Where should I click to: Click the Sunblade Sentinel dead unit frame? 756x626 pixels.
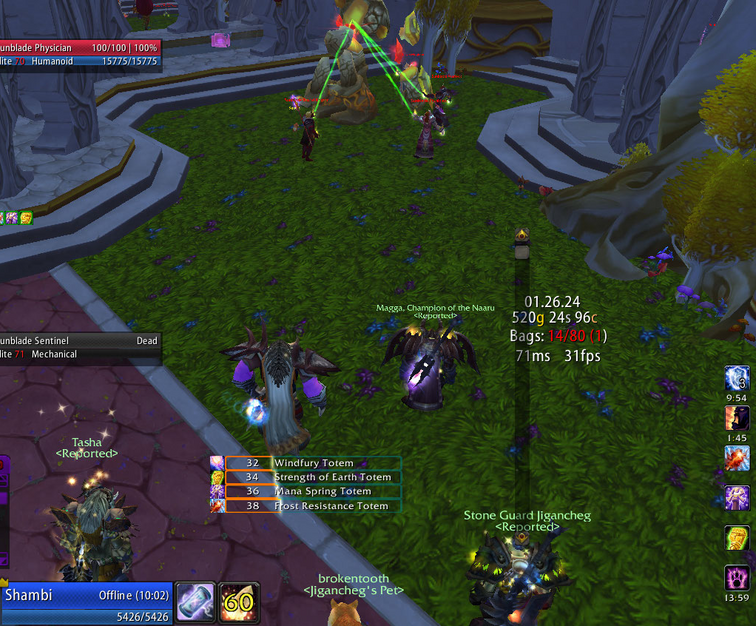[x=80, y=347]
